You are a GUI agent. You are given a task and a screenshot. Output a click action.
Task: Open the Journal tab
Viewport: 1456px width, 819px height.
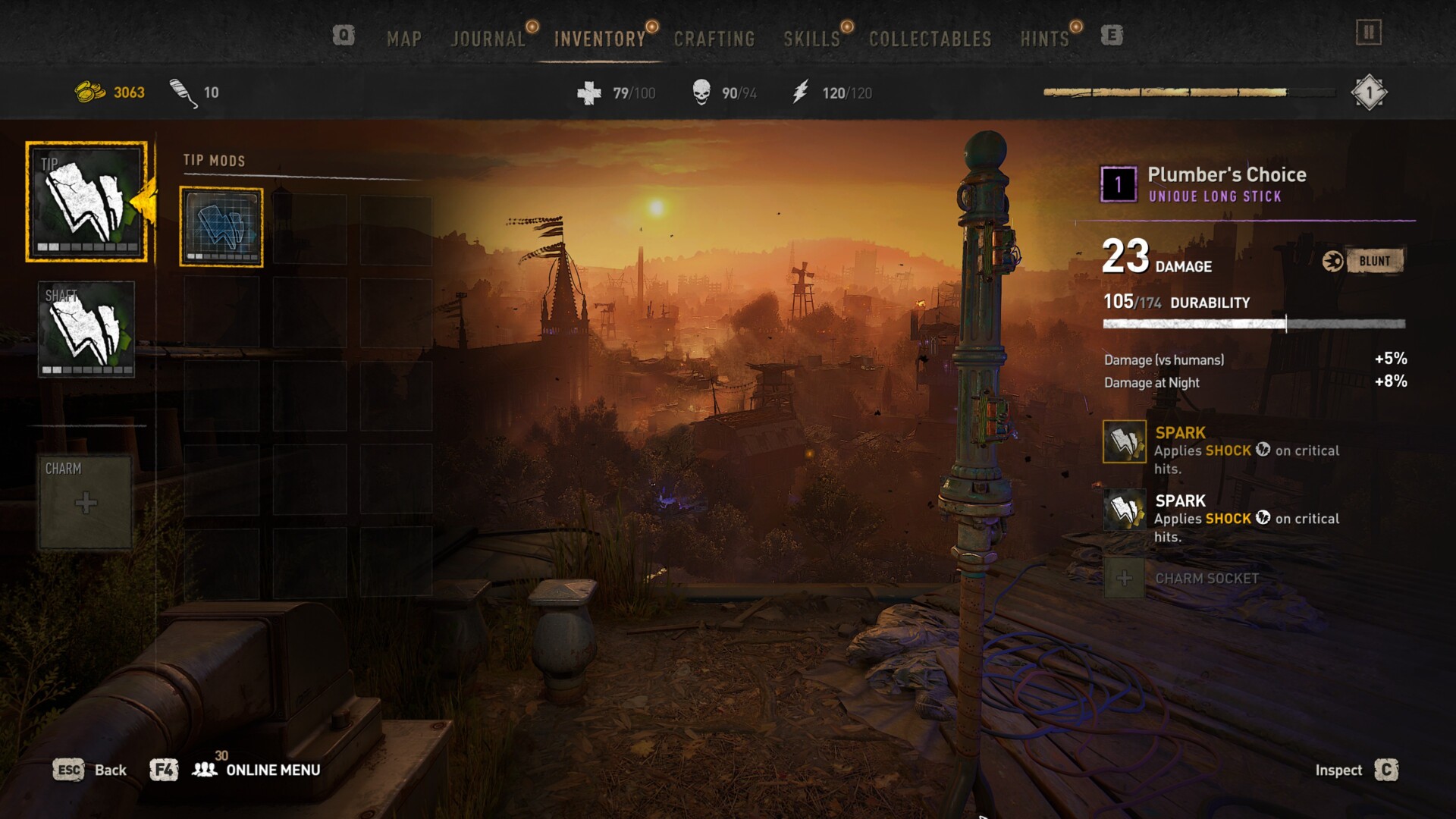[488, 39]
